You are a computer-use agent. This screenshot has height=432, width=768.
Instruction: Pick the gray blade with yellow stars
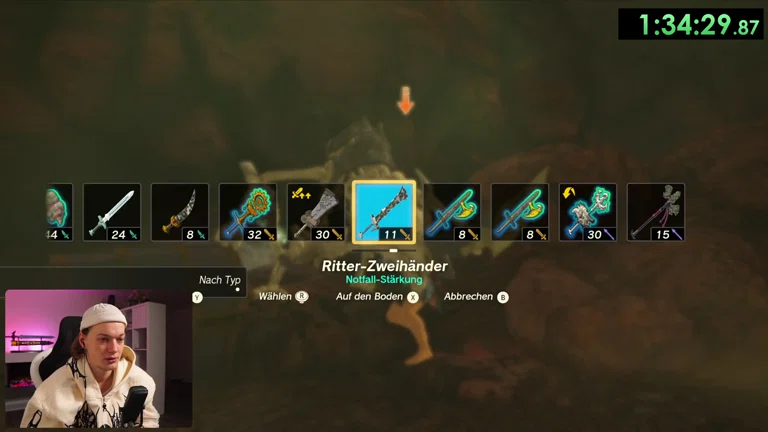[x=316, y=212]
